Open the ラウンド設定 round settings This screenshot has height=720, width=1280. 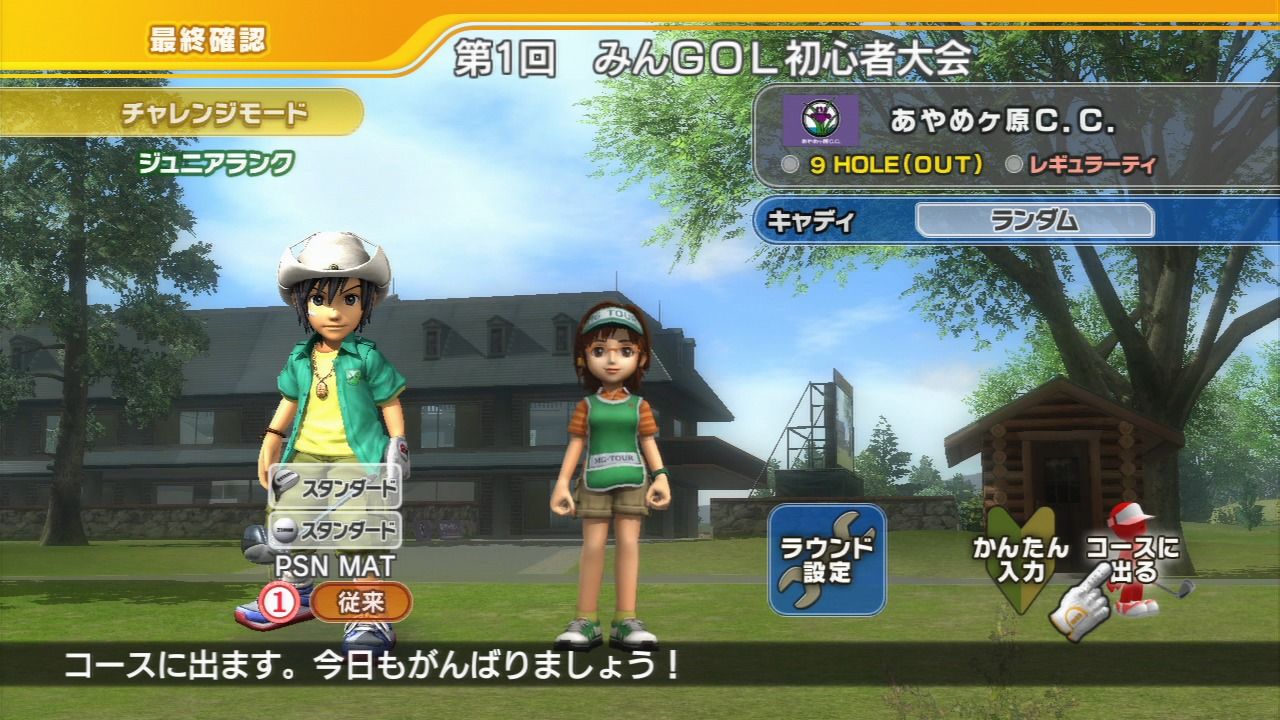[827, 560]
